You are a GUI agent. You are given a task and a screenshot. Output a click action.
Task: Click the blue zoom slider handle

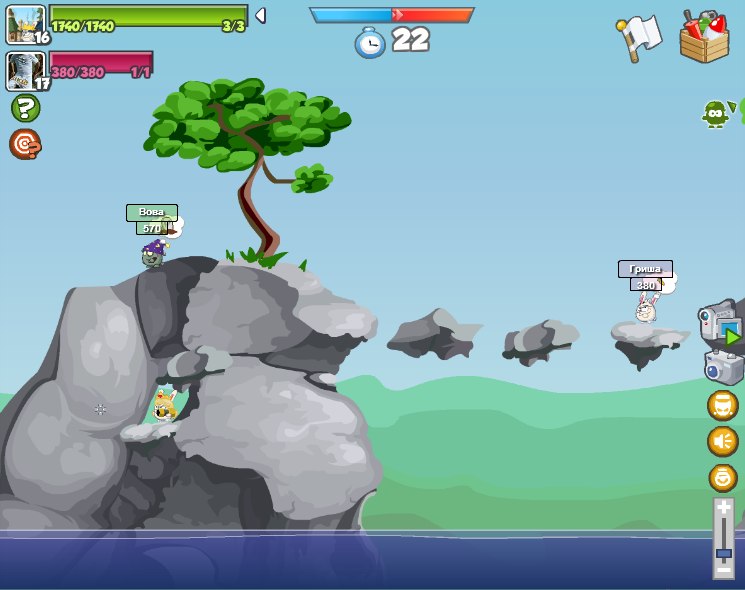click(723, 553)
